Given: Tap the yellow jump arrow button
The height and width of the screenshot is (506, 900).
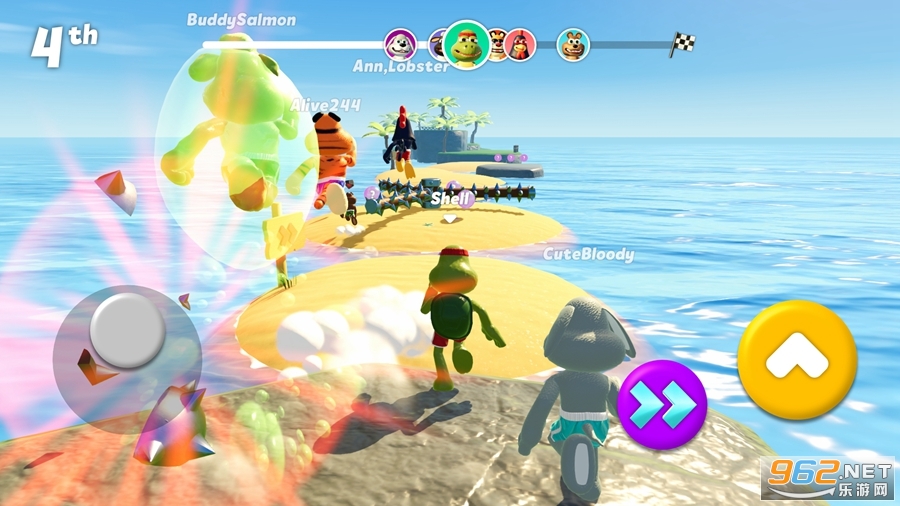Looking at the screenshot, I should click(x=797, y=360).
